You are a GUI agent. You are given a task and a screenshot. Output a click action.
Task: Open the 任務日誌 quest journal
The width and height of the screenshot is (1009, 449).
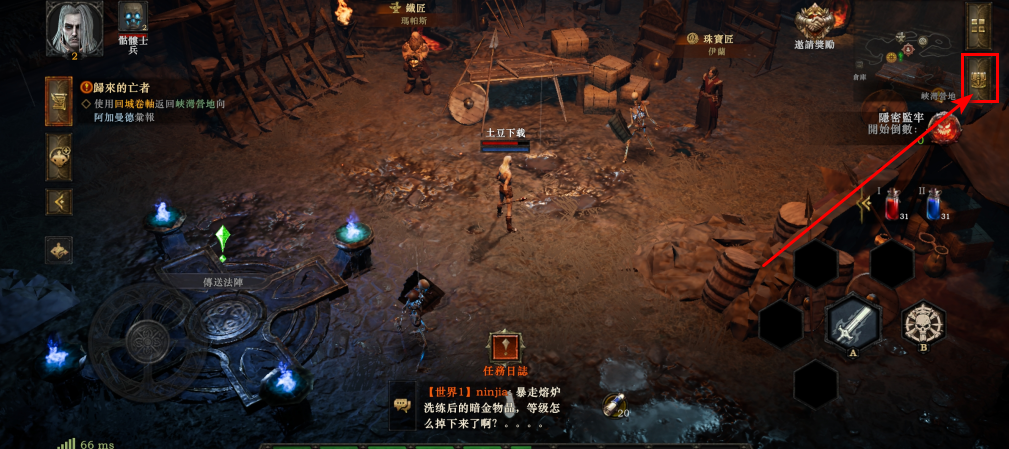coord(505,349)
